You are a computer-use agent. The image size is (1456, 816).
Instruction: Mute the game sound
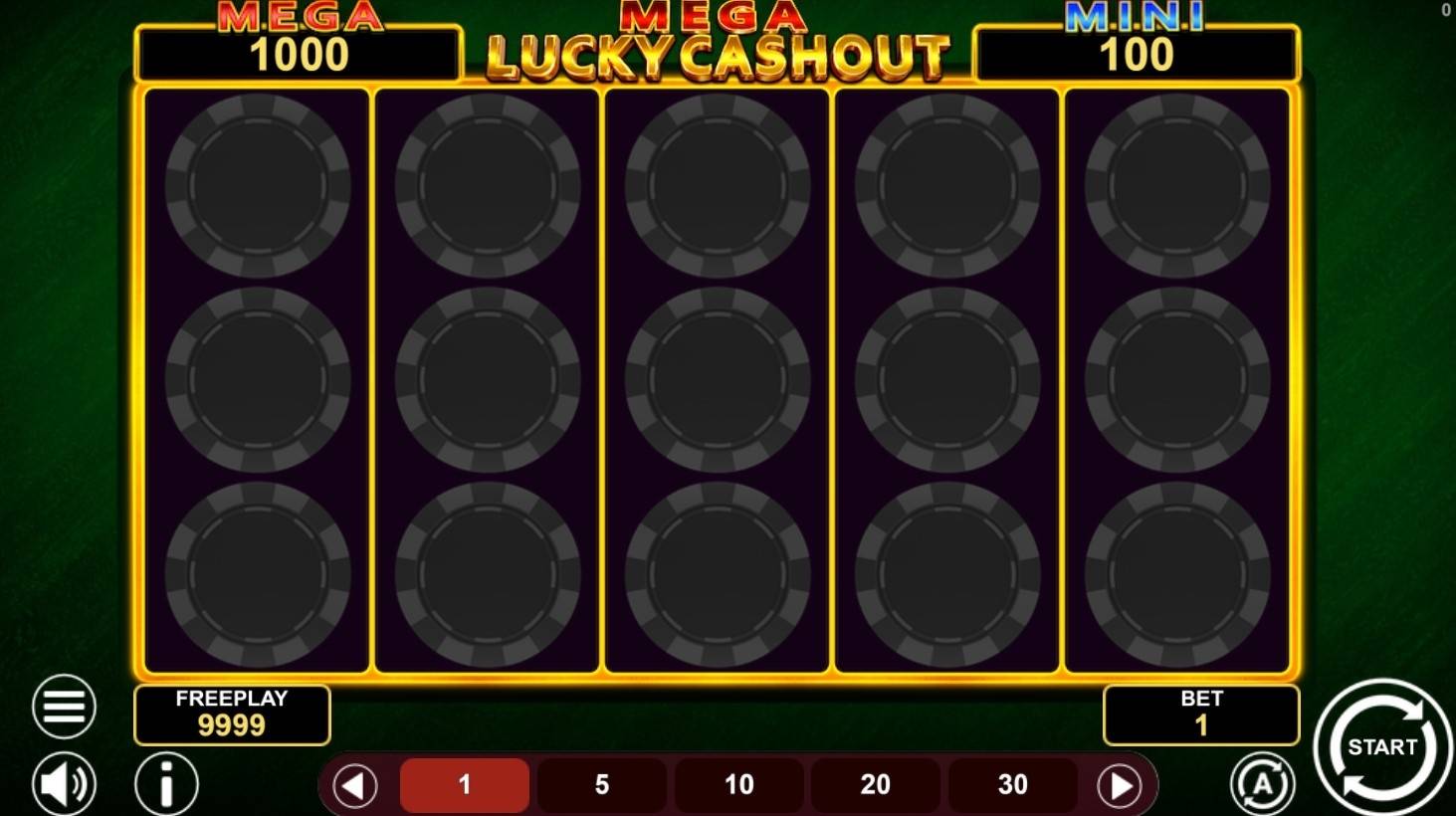point(64,785)
